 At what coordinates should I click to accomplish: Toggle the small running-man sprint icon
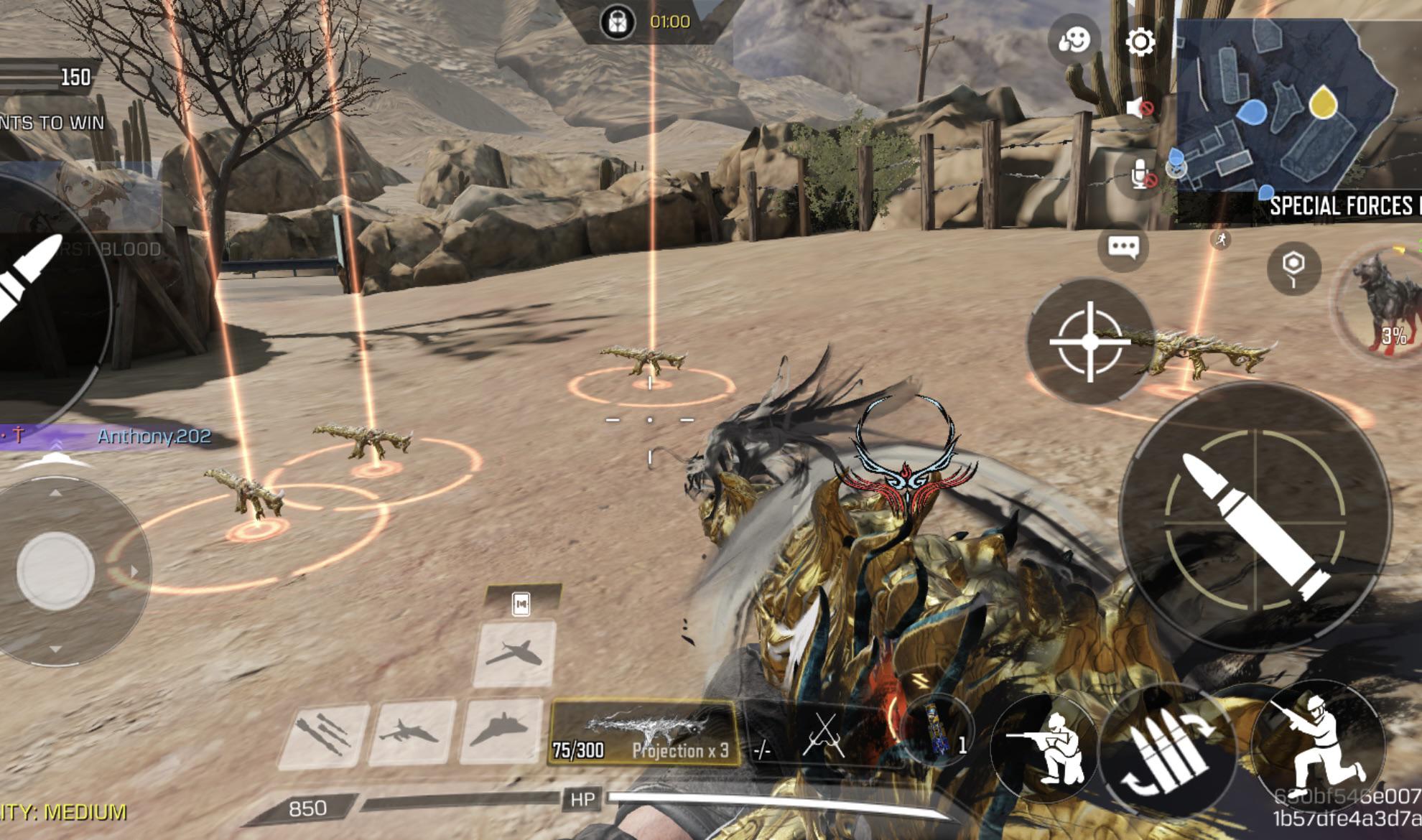[x=1220, y=240]
